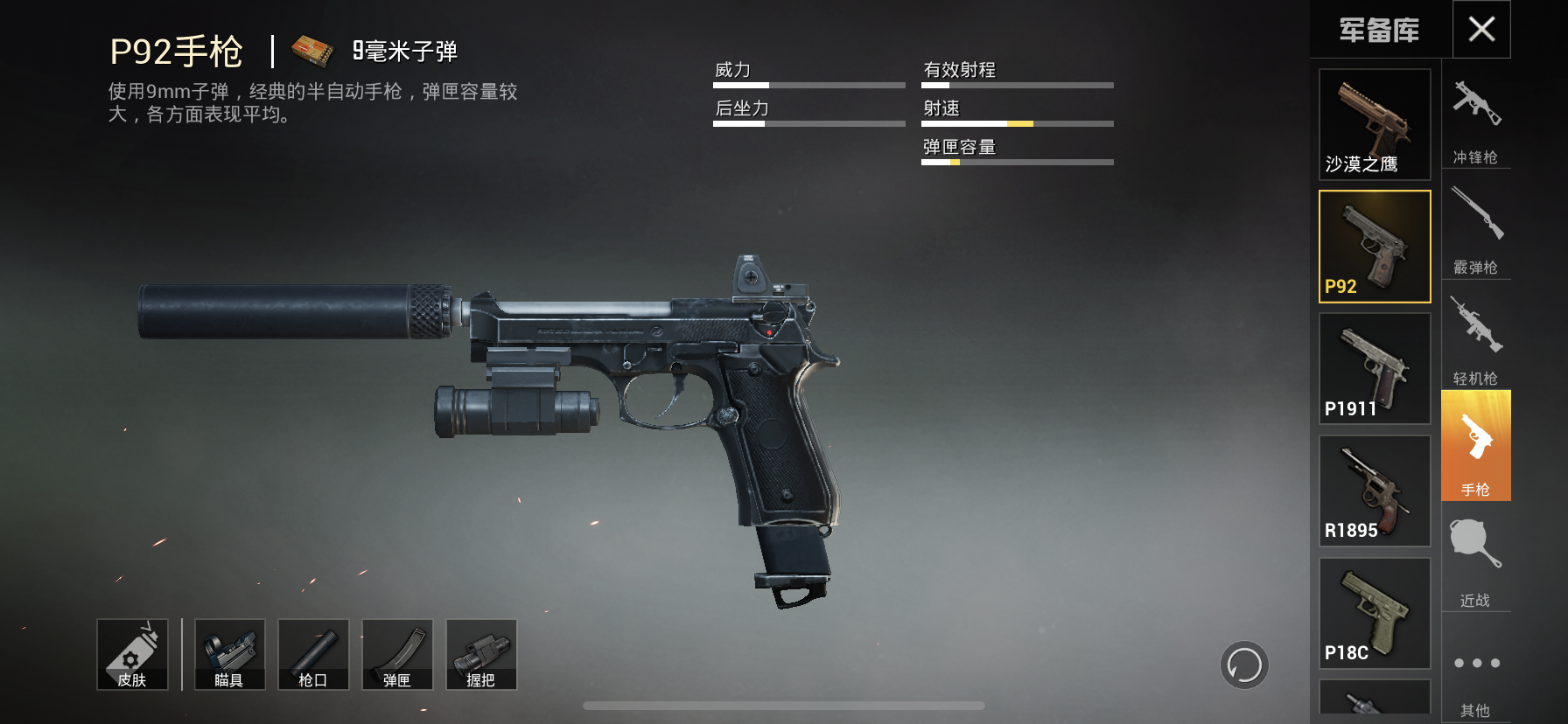Select the 沙漠之鹰 Desert Eagle thumbnail
1568x724 pixels.
1374,122
